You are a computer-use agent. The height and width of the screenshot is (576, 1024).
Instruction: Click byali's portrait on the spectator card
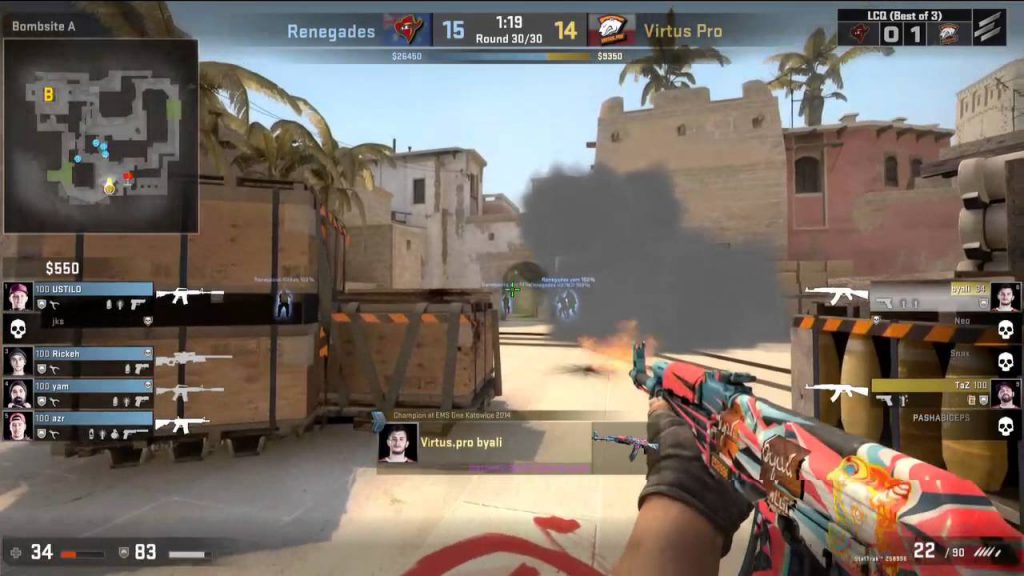pos(397,443)
